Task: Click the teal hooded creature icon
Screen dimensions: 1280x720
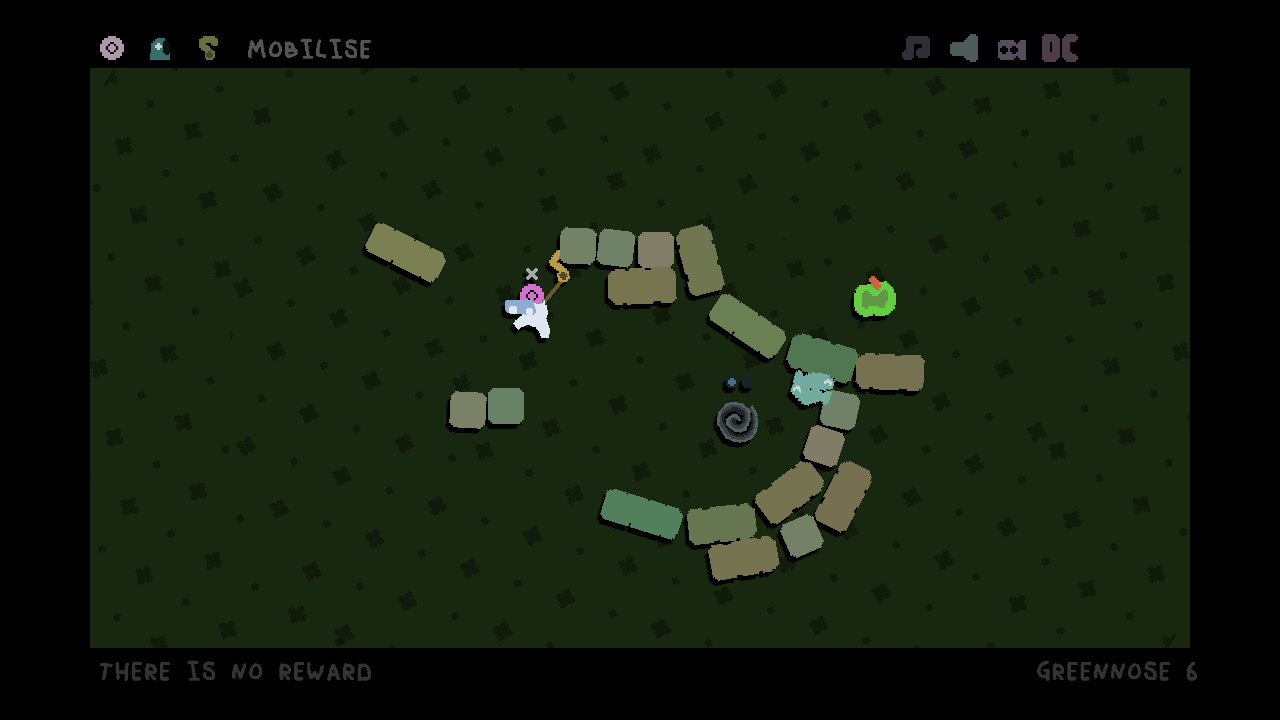Action: click(x=160, y=48)
